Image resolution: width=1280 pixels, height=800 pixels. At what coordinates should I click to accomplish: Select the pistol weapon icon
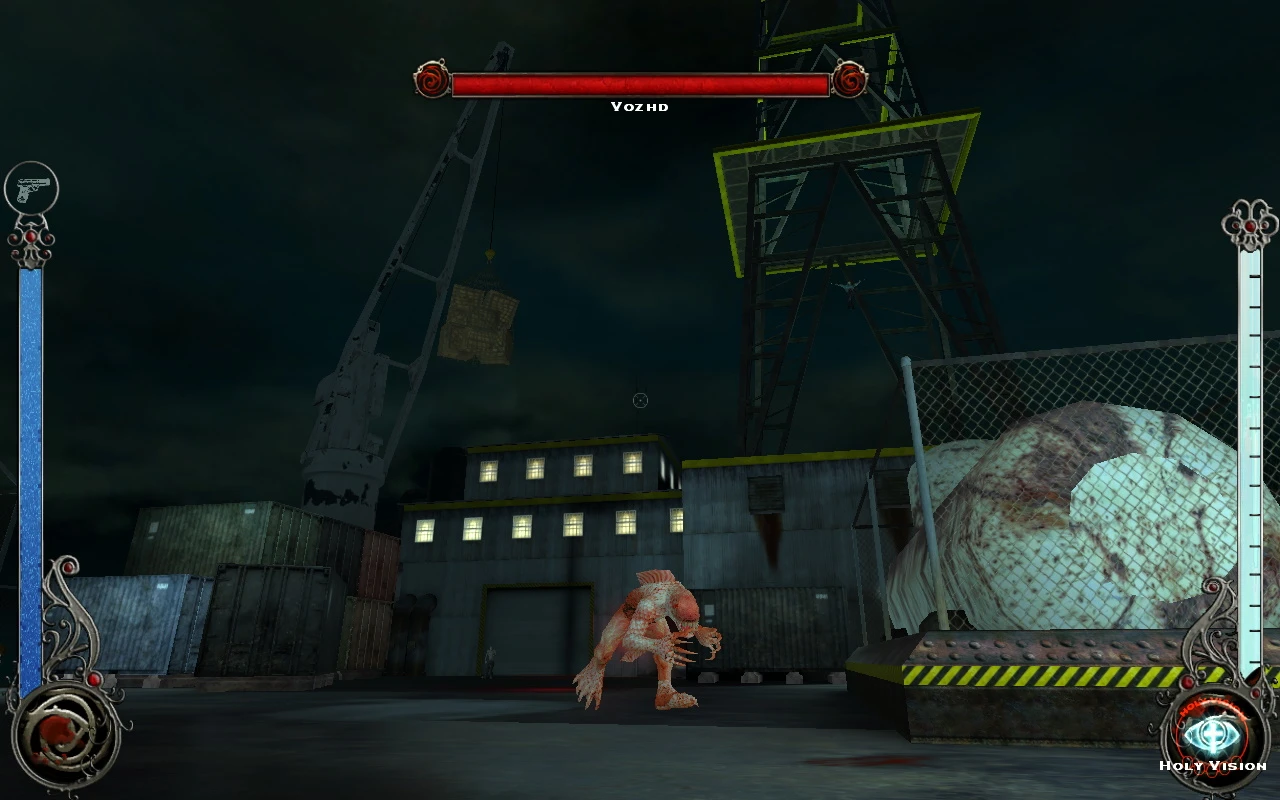point(32,189)
